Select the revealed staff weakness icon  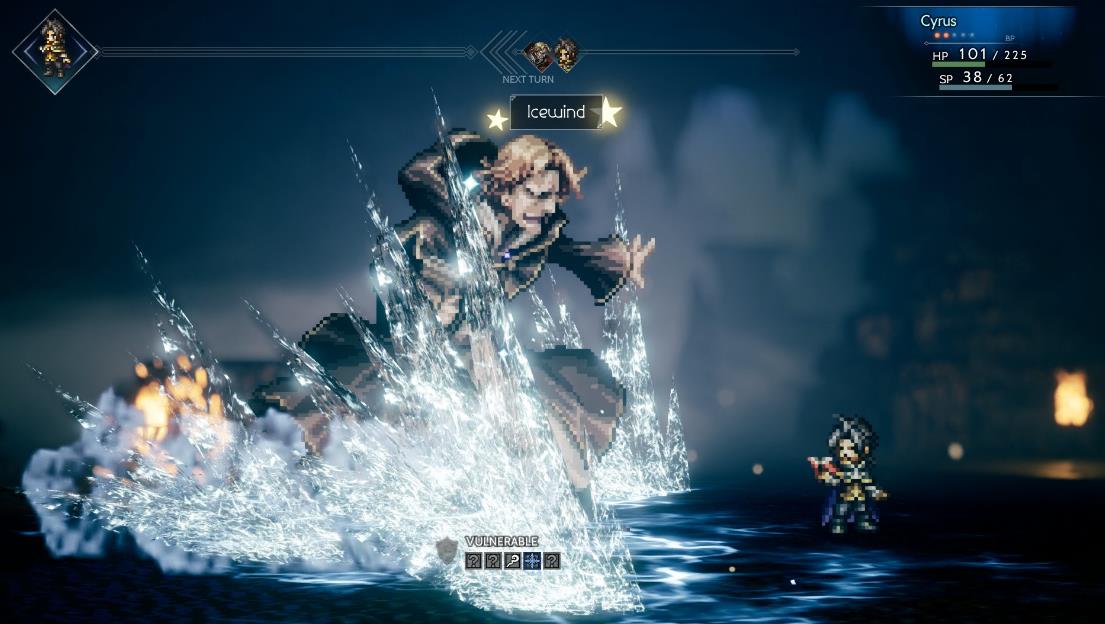512,561
